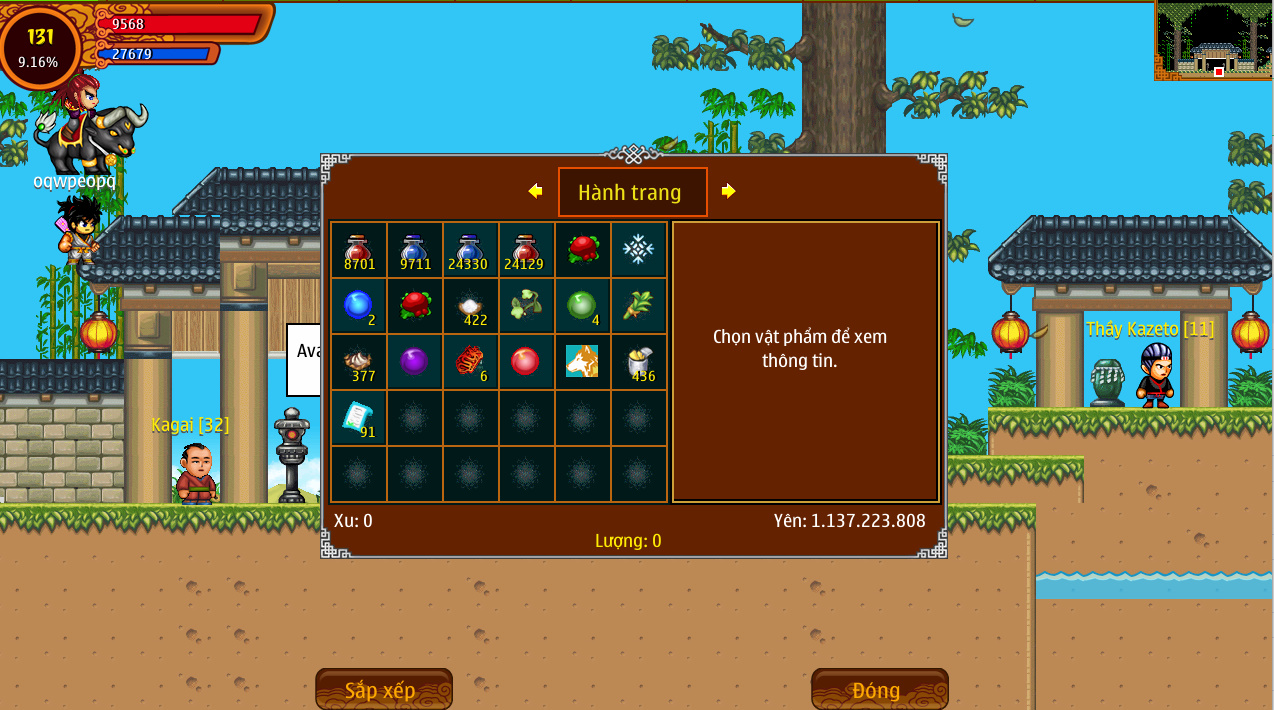Screen dimensions: 1274x710
Task: Go to the previous tab with the left arrow
Action: point(535,191)
